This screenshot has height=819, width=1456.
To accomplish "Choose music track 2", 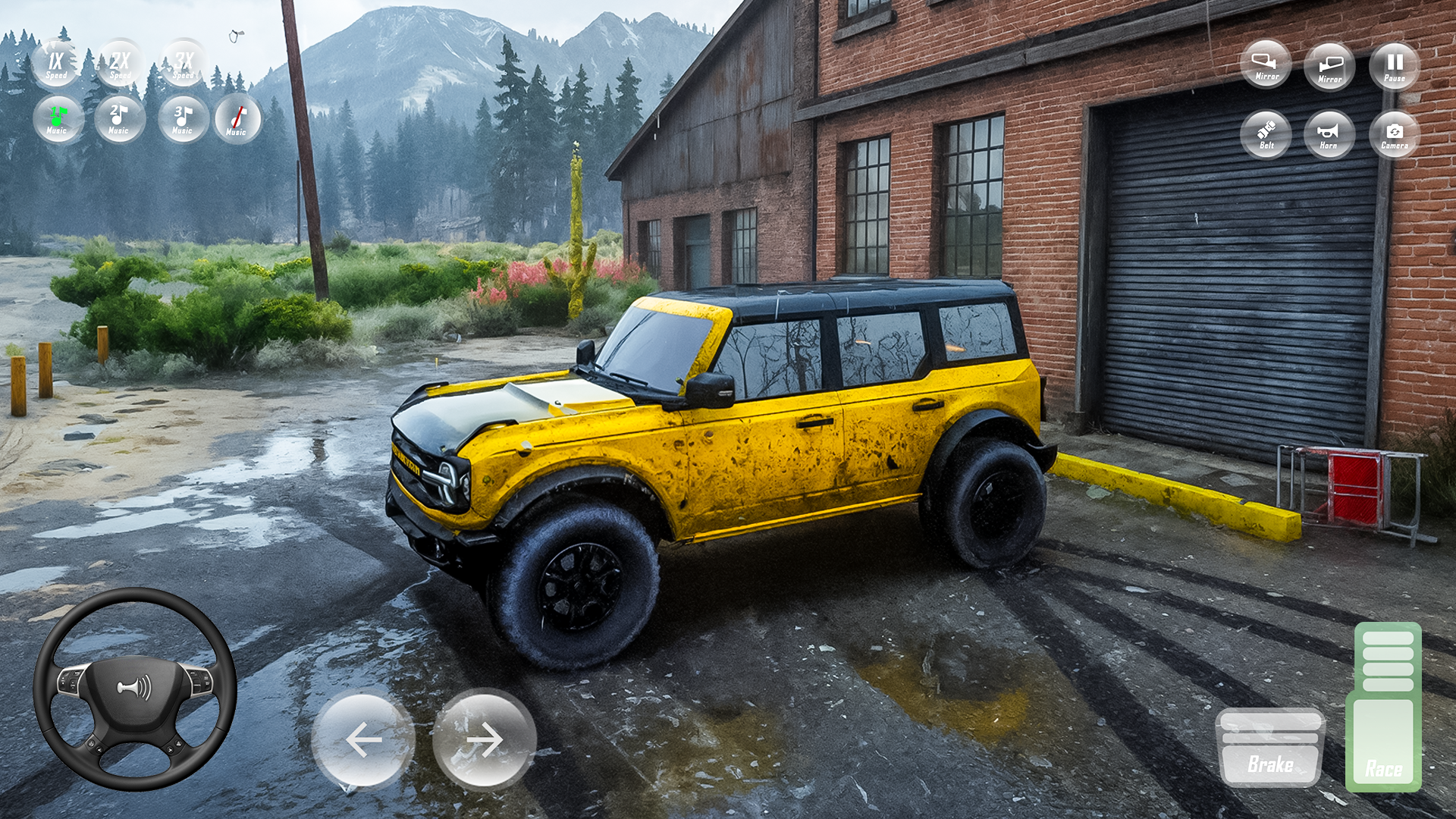I will tap(120, 119).
